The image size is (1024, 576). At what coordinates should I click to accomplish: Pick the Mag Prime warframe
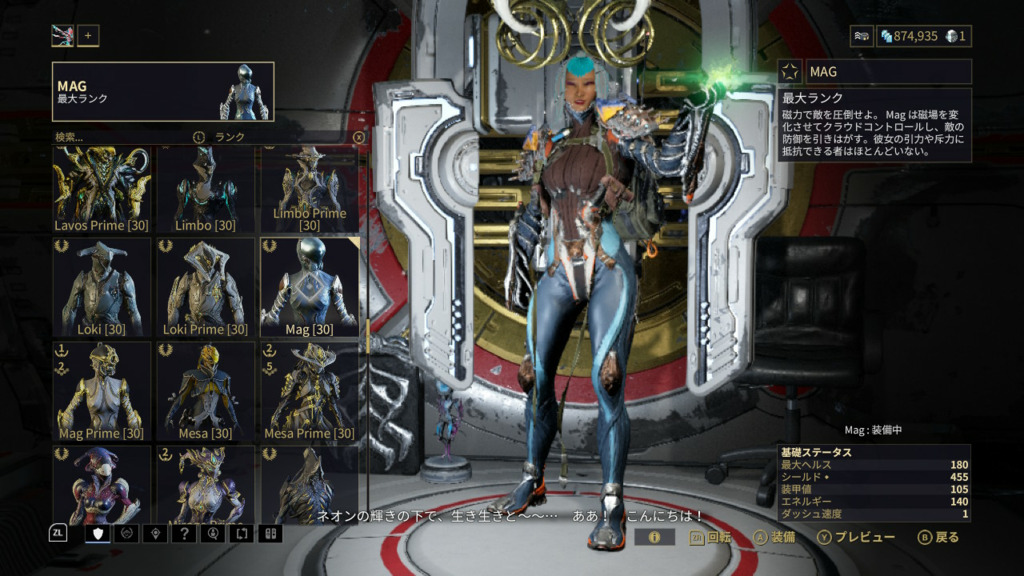coord(102,391)
